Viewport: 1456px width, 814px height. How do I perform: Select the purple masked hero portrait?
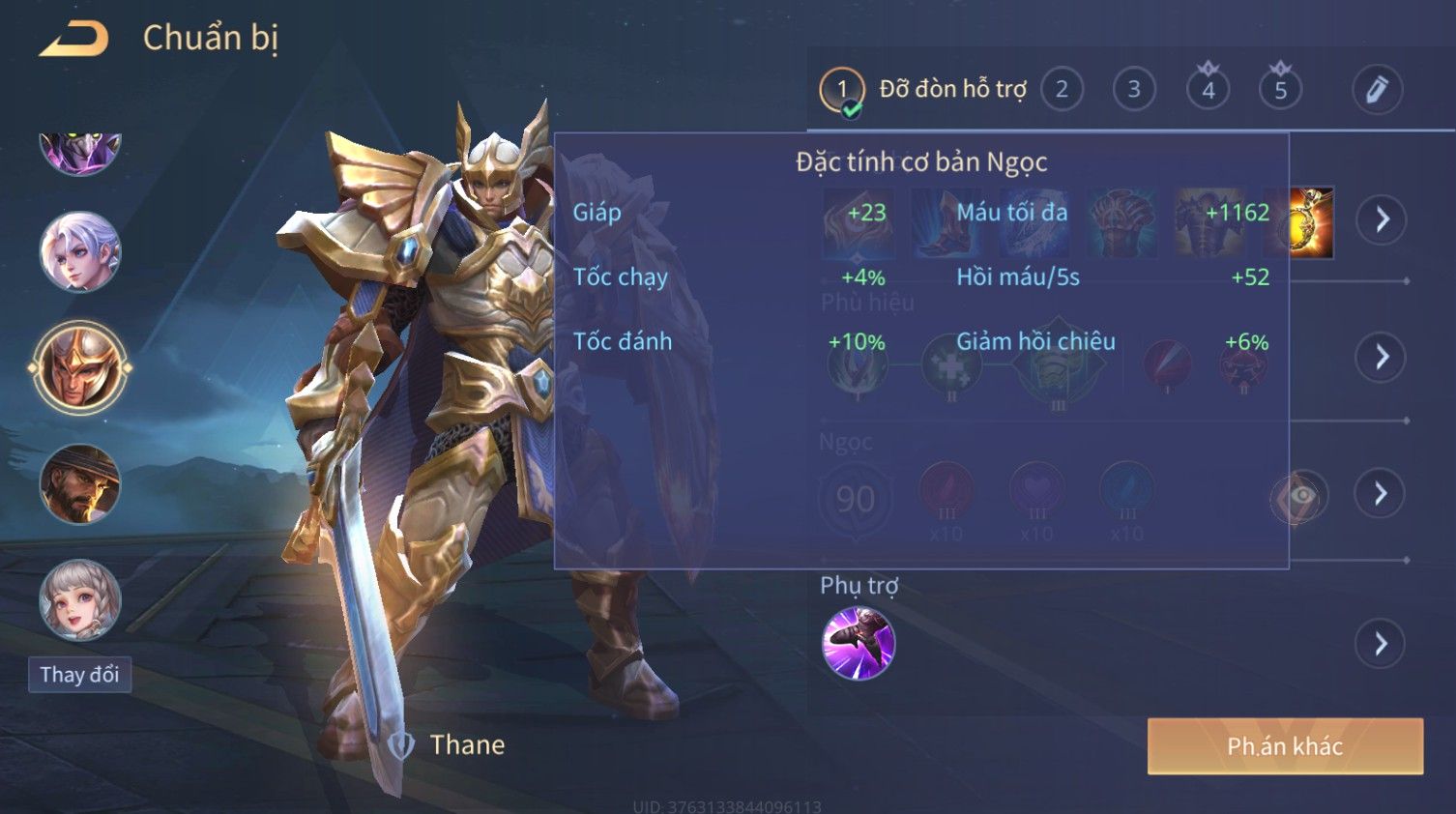coord(79,153)
